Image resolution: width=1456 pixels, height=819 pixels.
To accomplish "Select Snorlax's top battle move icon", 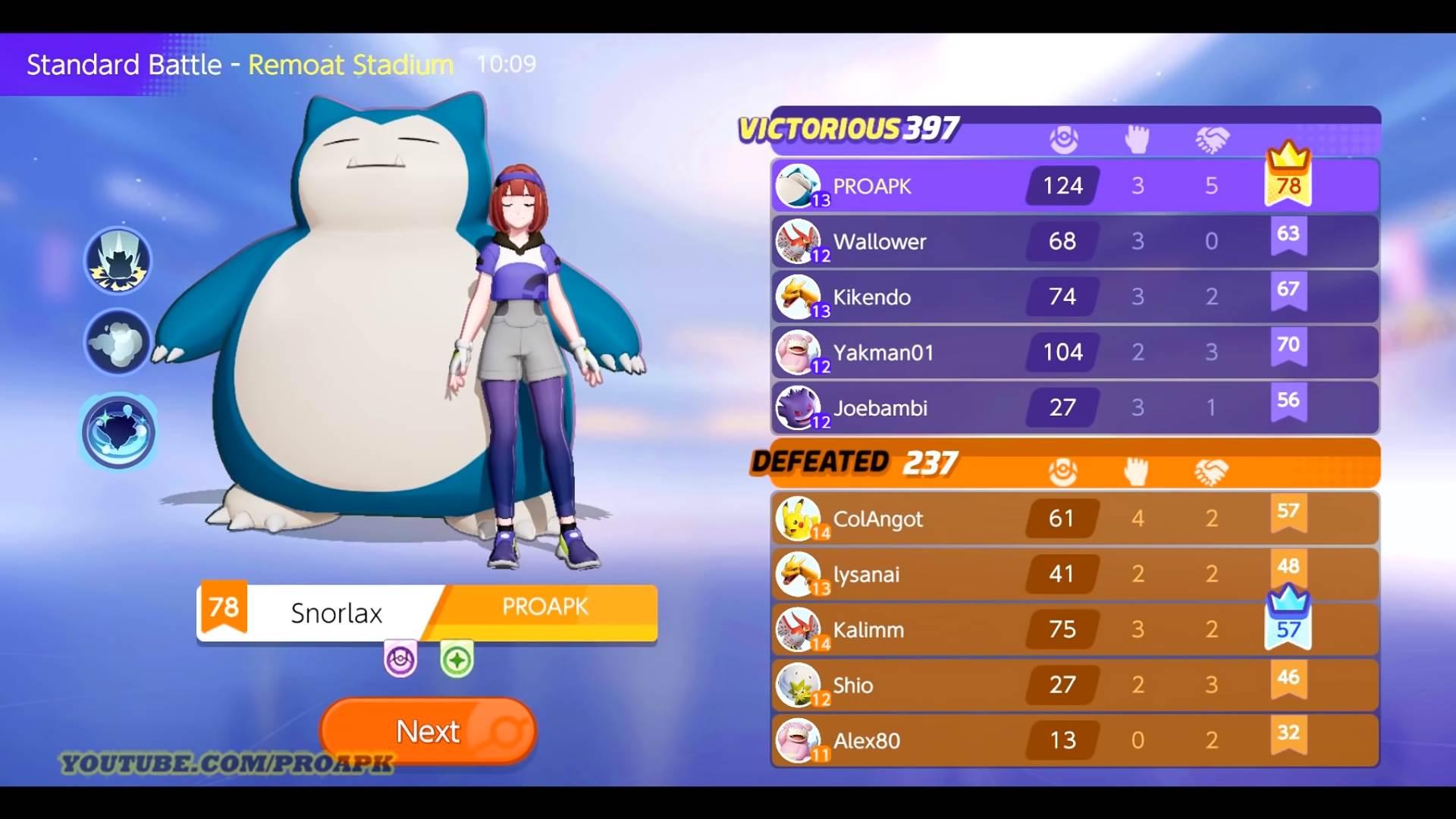I will tap(118, 260).
